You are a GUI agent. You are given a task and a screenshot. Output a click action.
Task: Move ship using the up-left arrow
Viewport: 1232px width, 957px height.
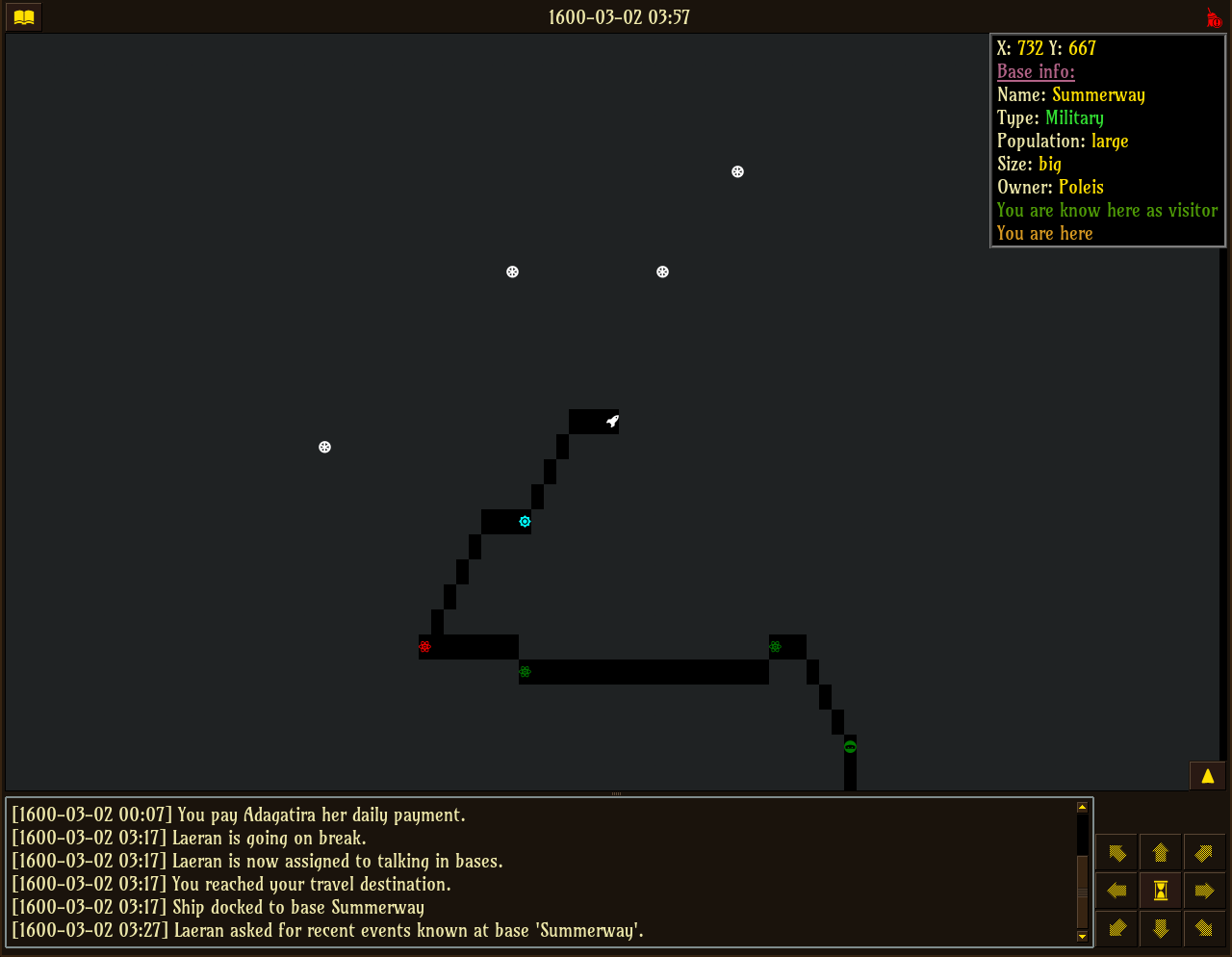1116,852
